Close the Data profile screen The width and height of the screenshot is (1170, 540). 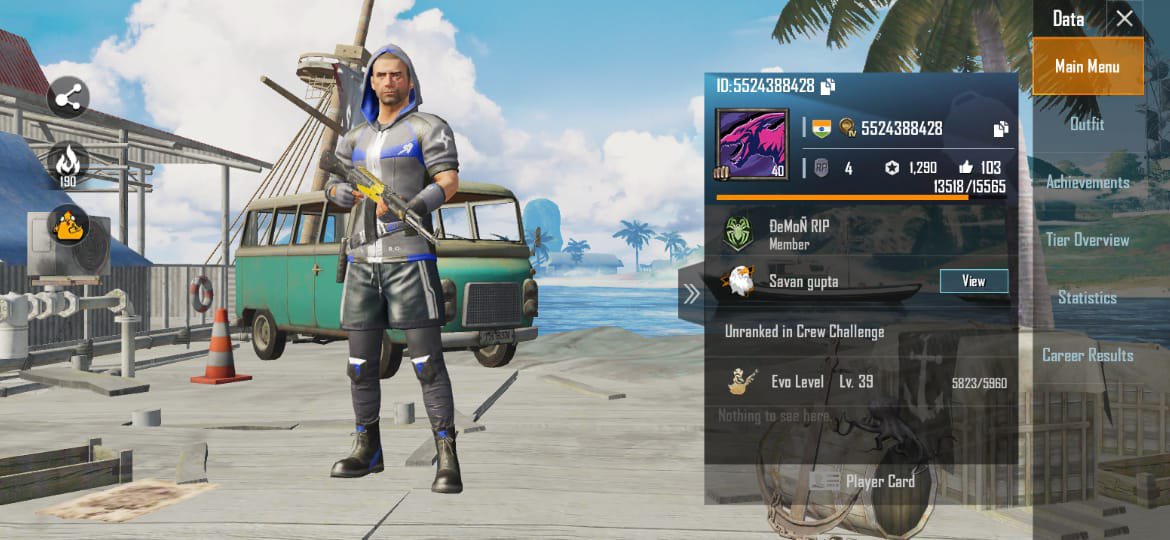click(1125, 19)
